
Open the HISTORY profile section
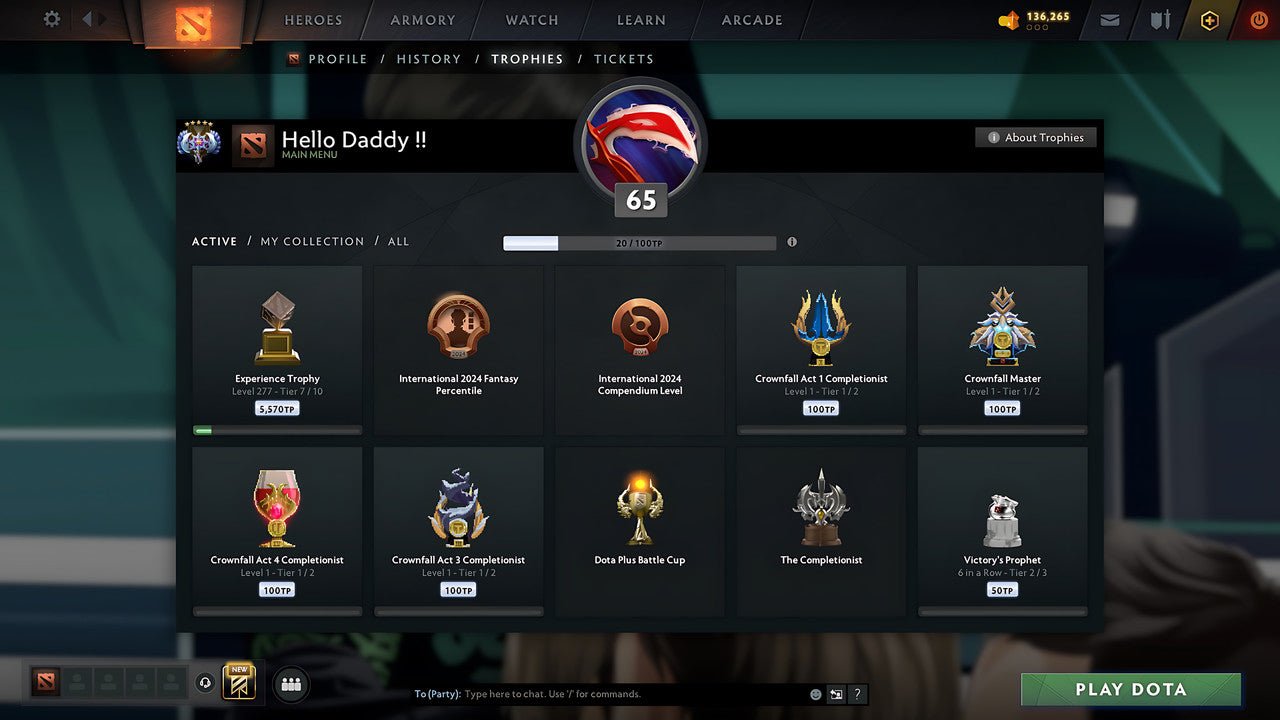point(428,59)
